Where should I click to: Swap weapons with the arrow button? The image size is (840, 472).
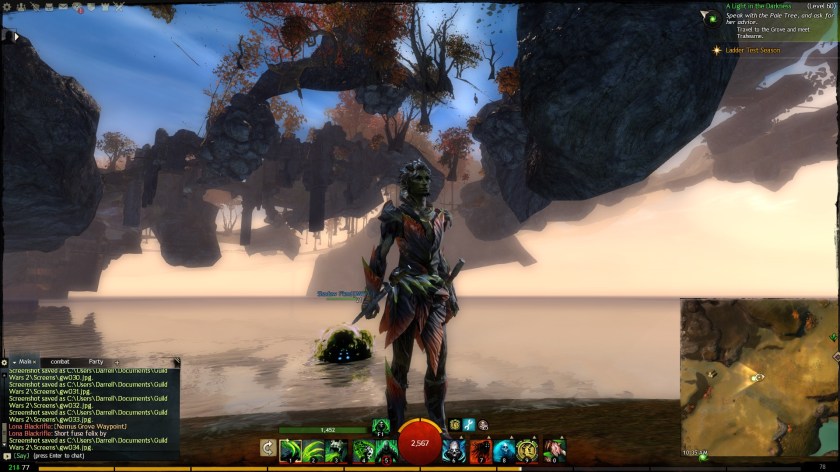(x=268, y=448)
